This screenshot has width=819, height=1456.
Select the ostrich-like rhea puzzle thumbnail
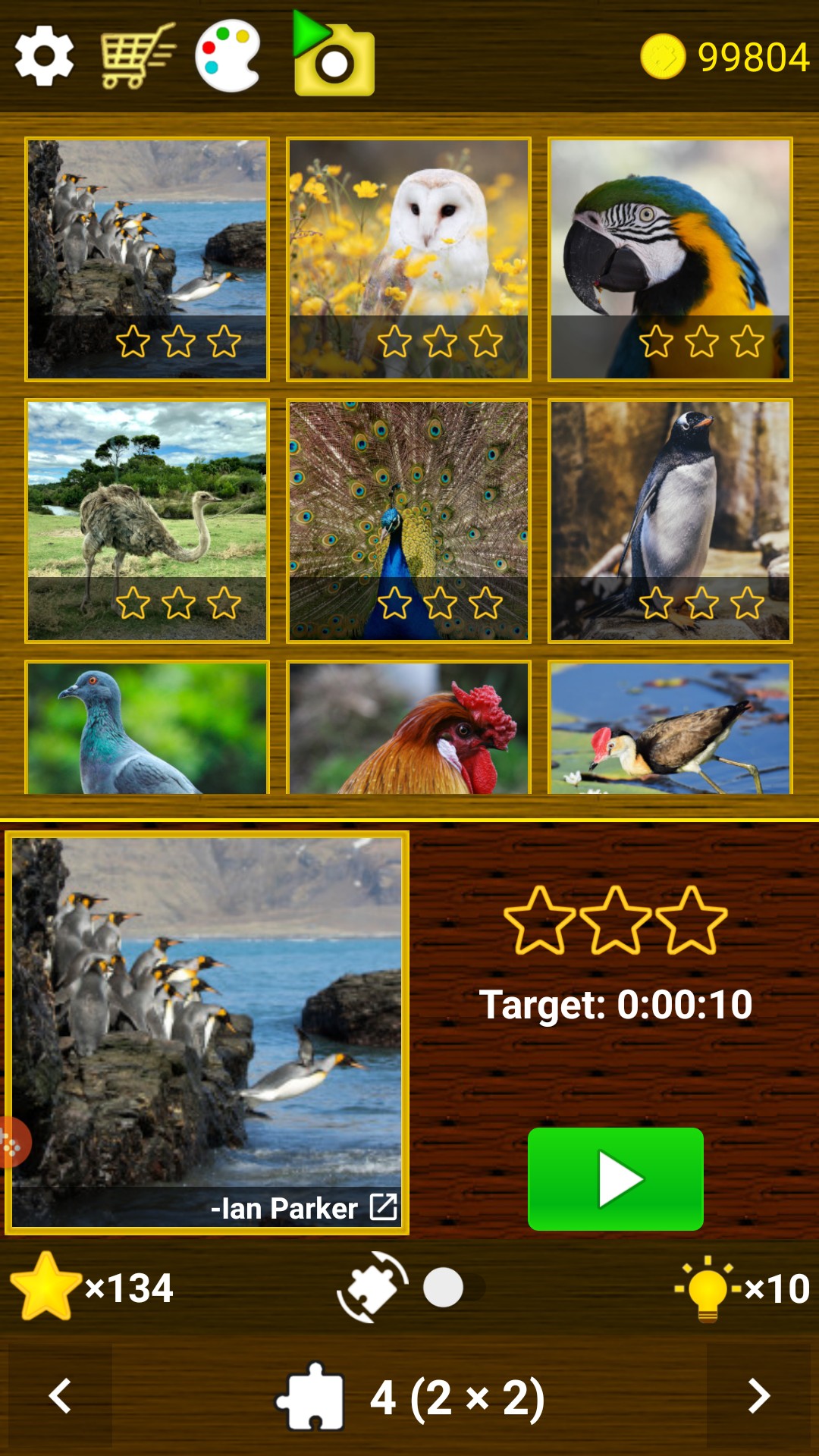(147, 520)
